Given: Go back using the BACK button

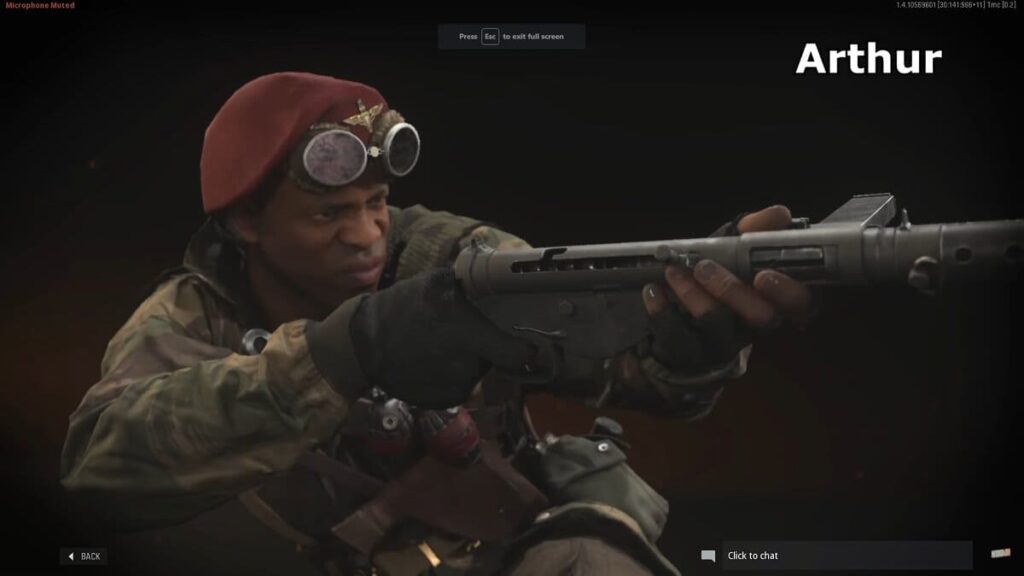Looking at the screenshot, I should (84, 556).
